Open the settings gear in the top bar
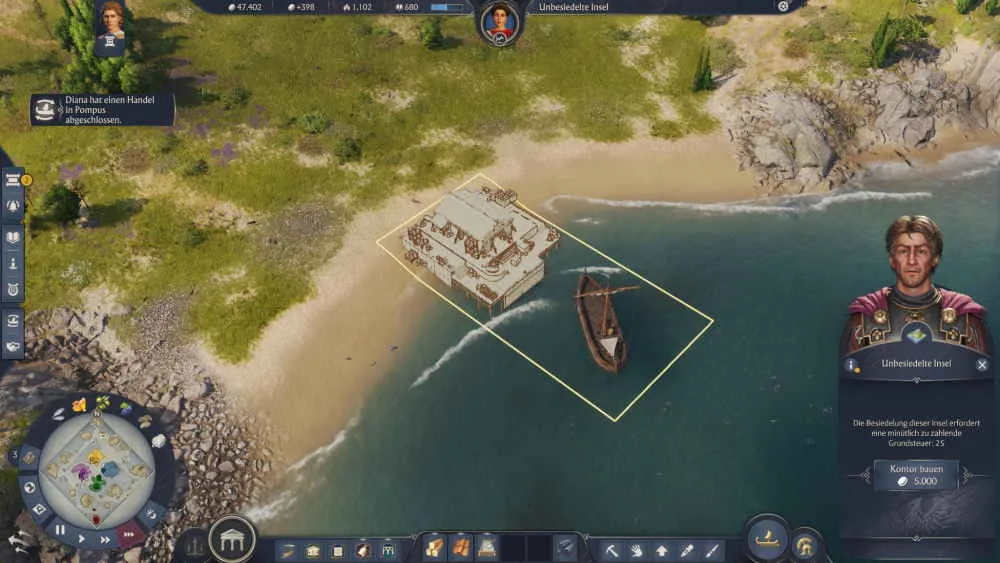 783,6
